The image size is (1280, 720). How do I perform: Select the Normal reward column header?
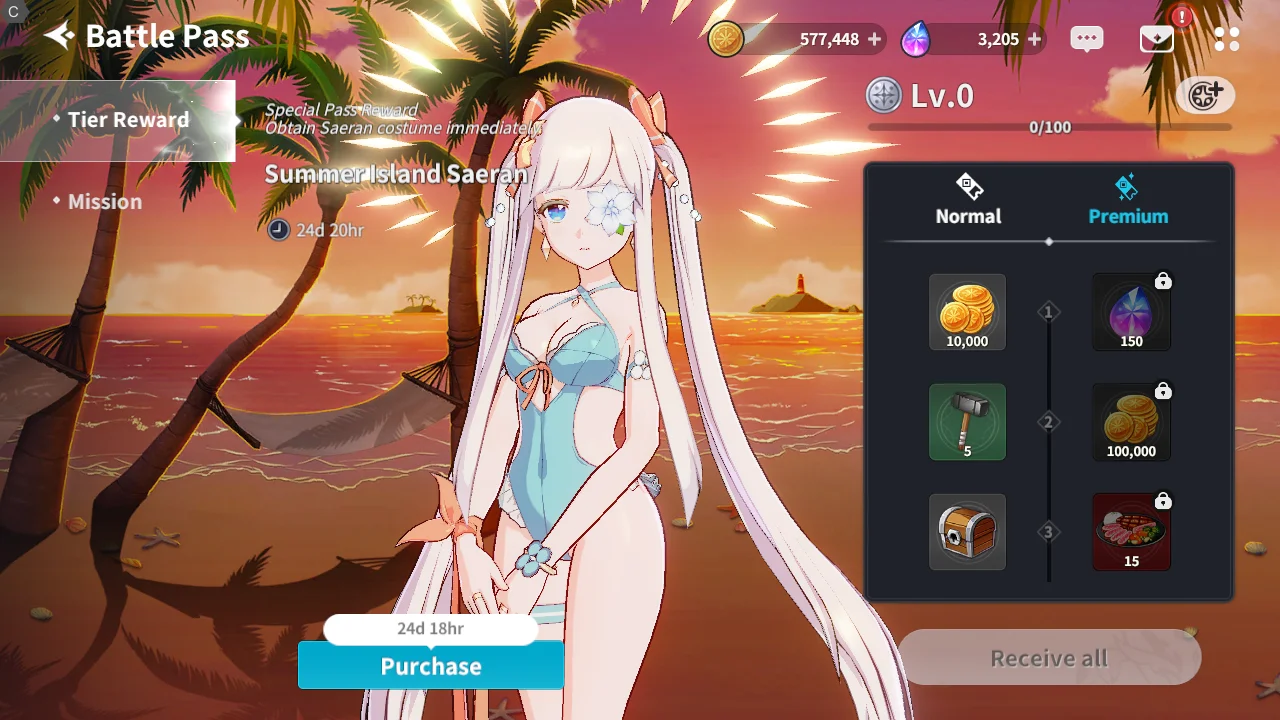click(x=968, y=200)
